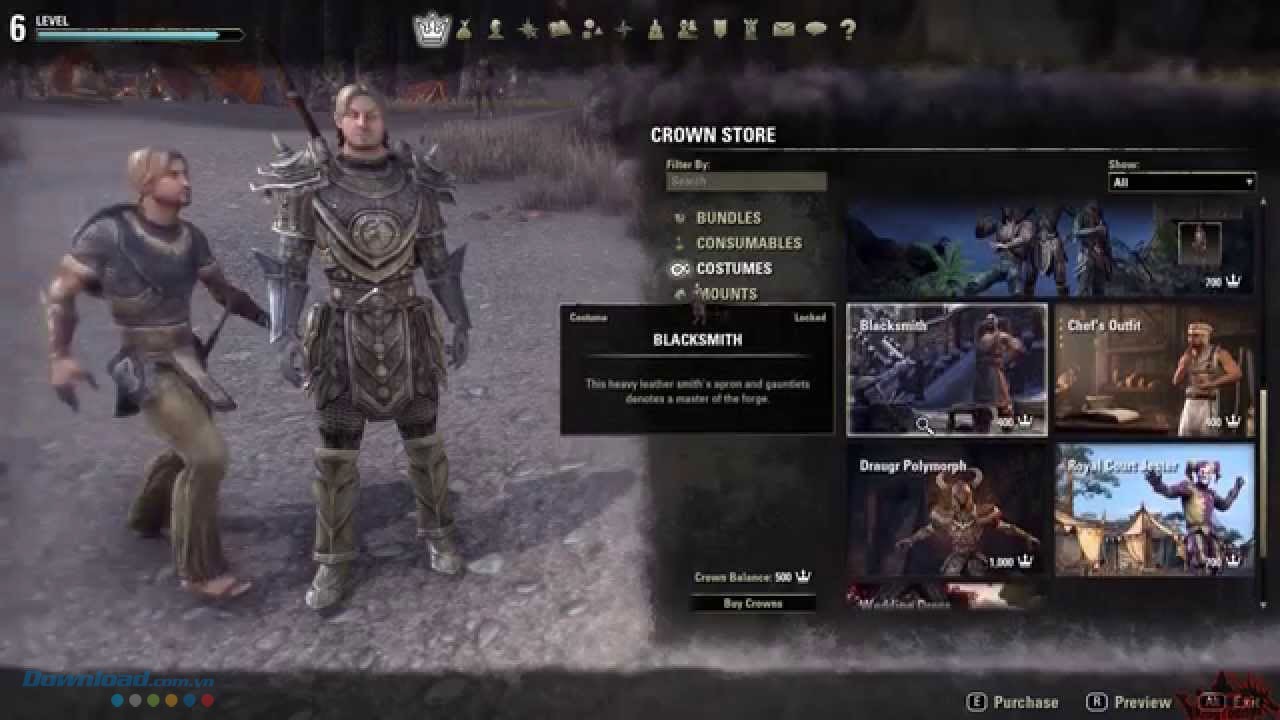Open the inventory bag icon
This screenshot has height=720, width=1280.
click(464, 30)
